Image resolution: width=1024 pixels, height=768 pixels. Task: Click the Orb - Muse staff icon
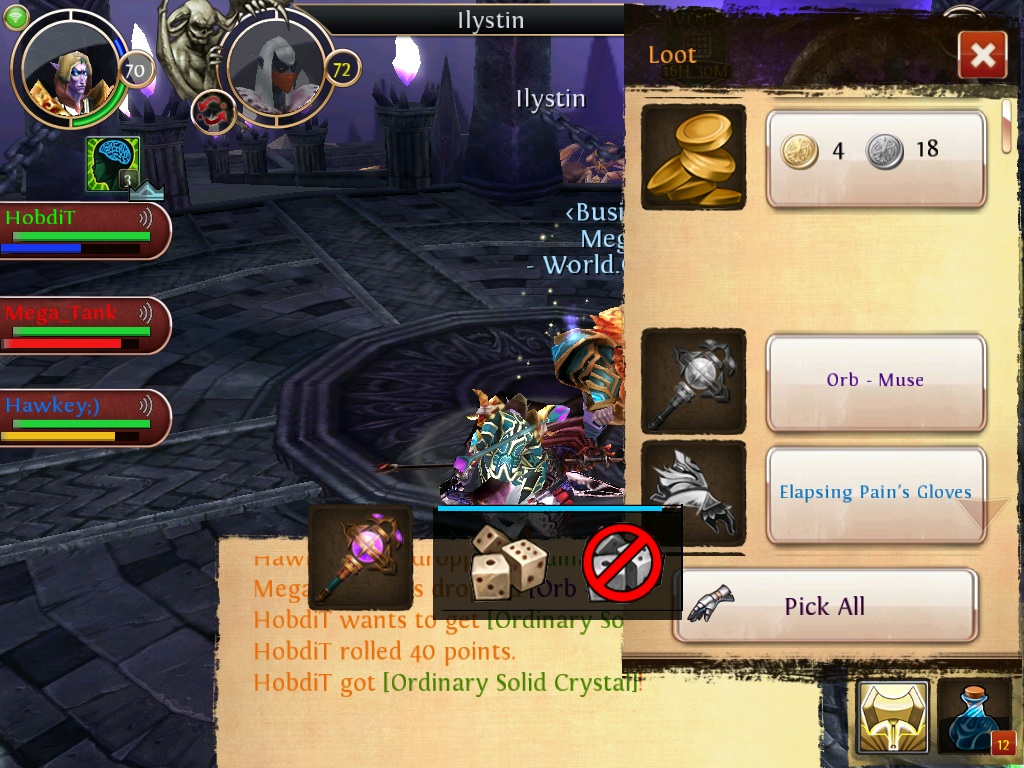[x=693, y=381]
